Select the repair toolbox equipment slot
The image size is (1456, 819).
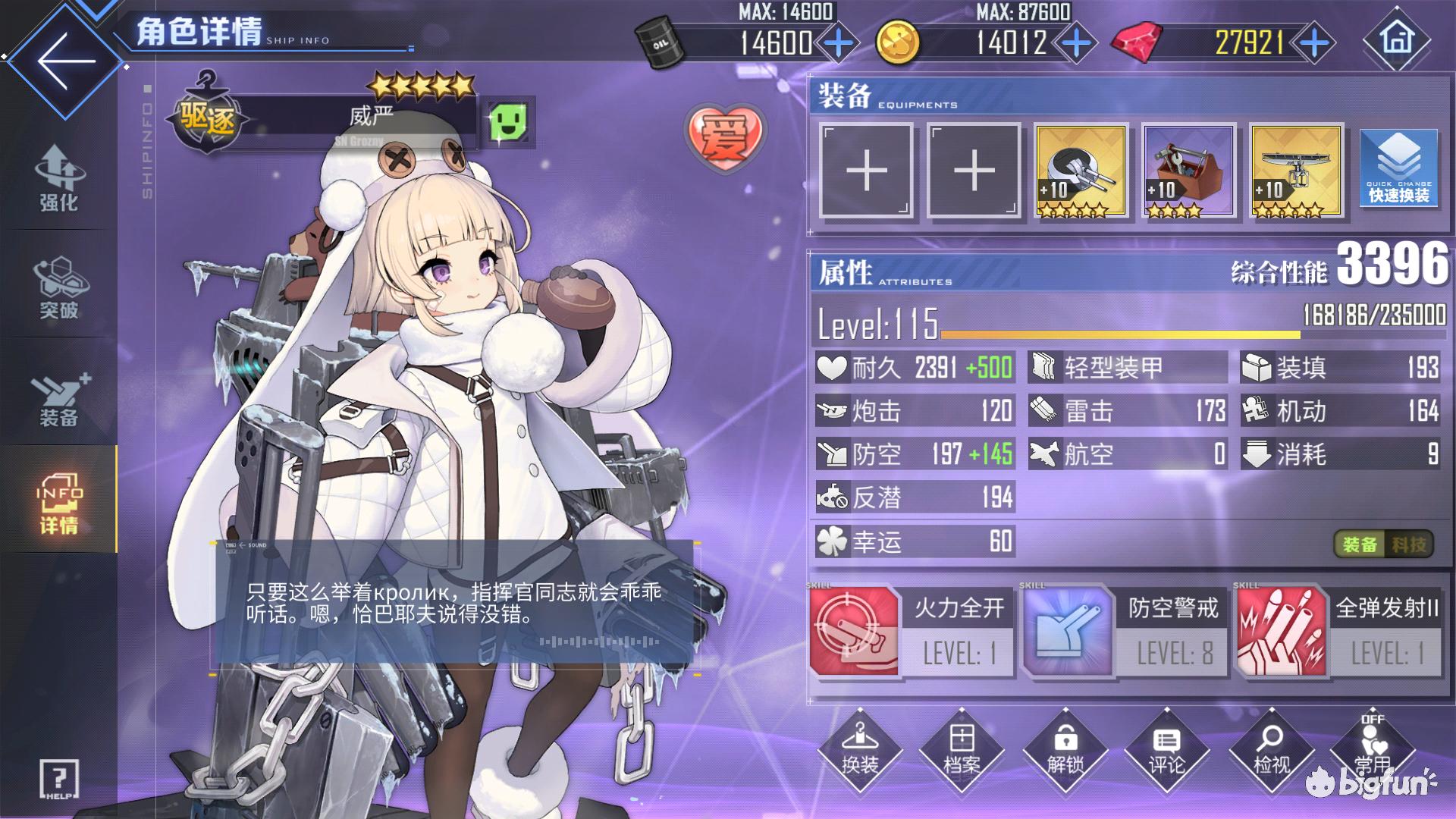click(1189, 171)
